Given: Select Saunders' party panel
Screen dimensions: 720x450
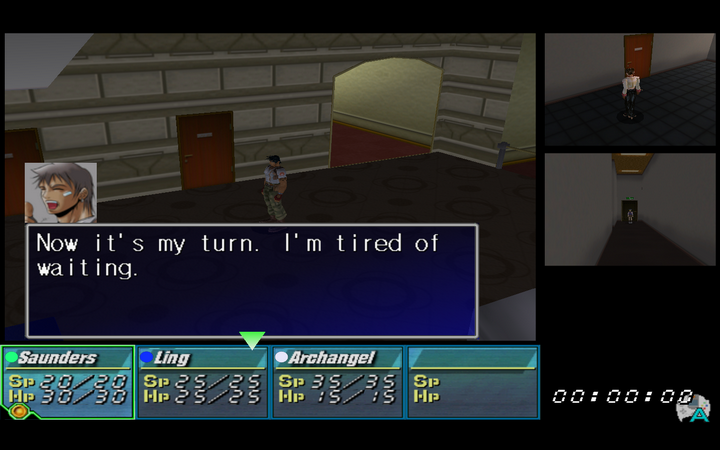Looking at the screenshot, I should (x=69, y=381).
